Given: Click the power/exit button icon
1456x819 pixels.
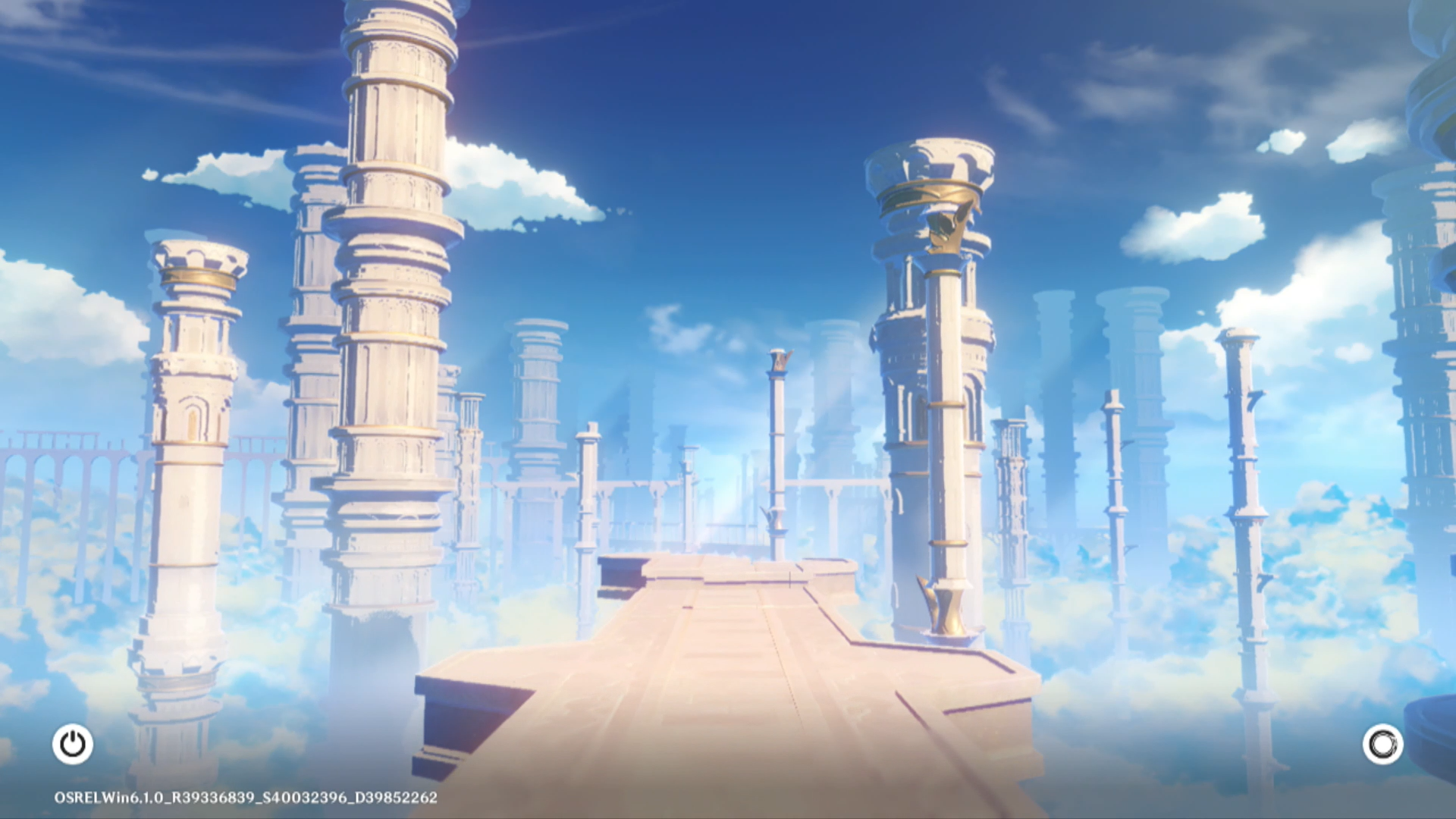Looking at the screenshot, I should (73, 744).
